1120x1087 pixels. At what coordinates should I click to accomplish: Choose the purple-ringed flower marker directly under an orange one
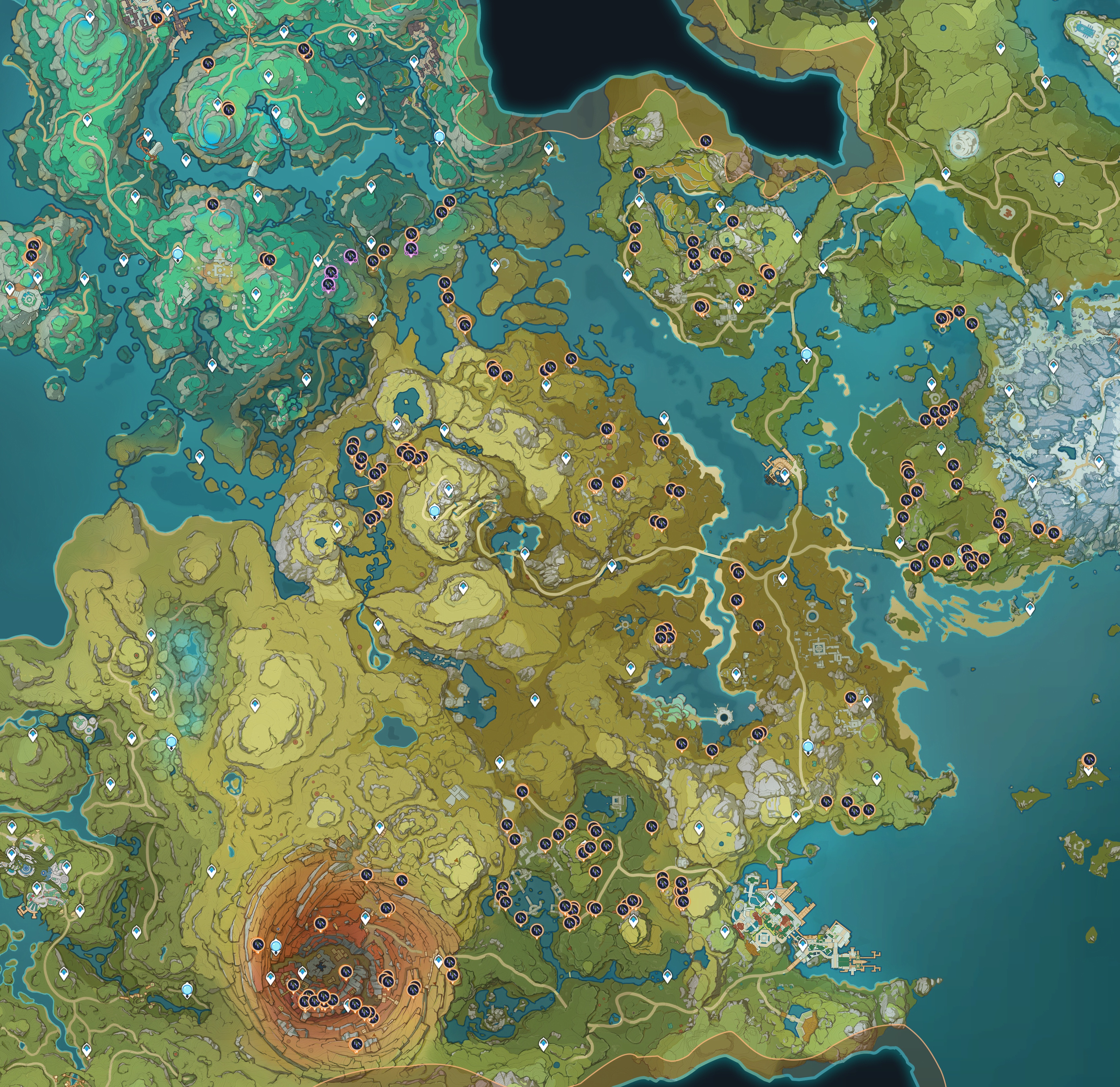411,247
